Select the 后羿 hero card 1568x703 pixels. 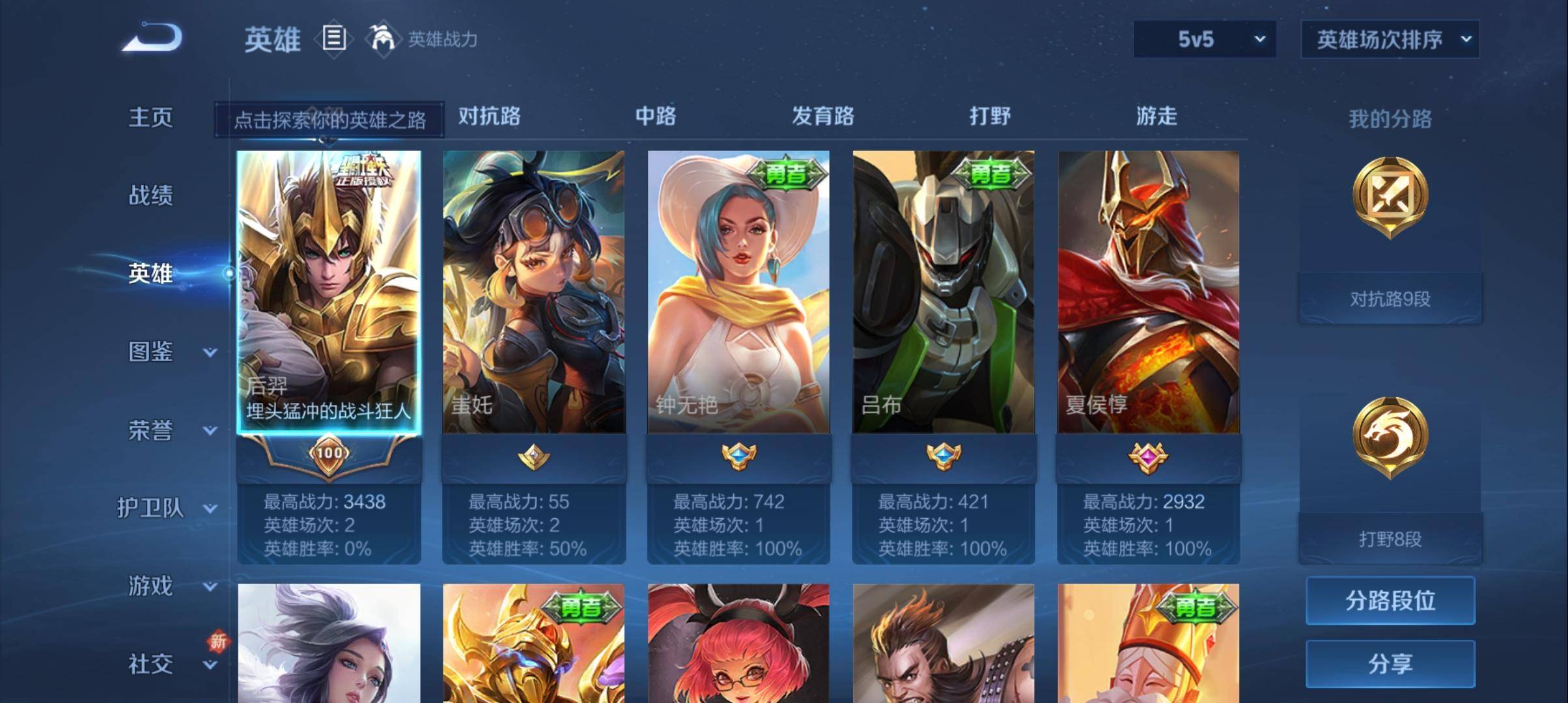tap(329, 293)
